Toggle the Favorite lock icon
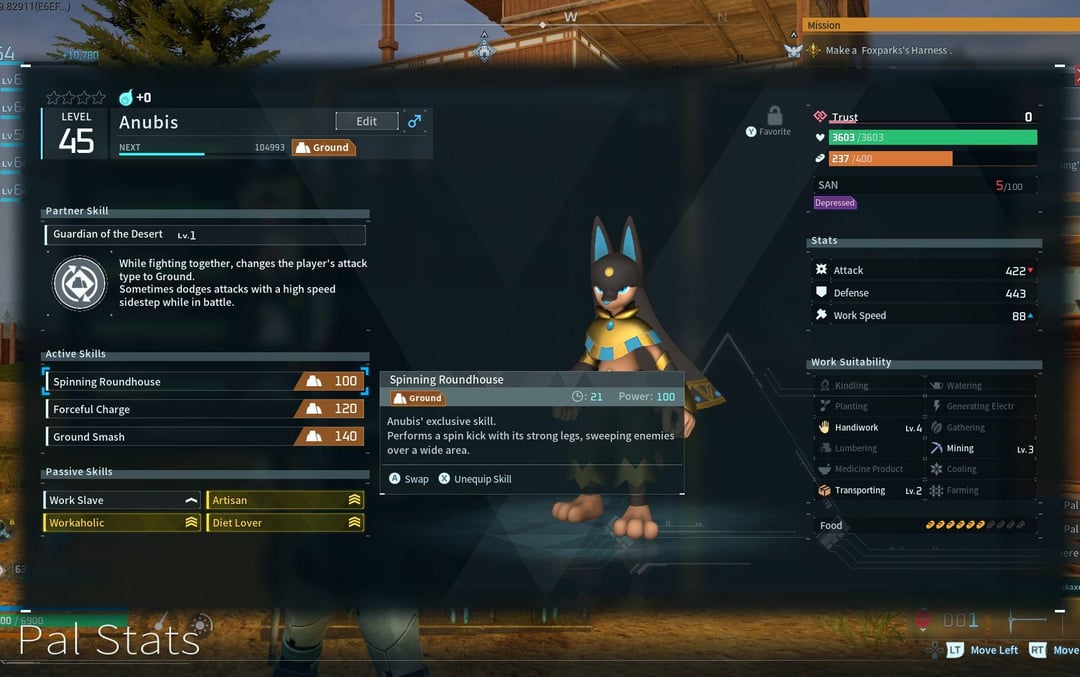The width and height of the screenshot is (1080, 677). tap(774, 116)
